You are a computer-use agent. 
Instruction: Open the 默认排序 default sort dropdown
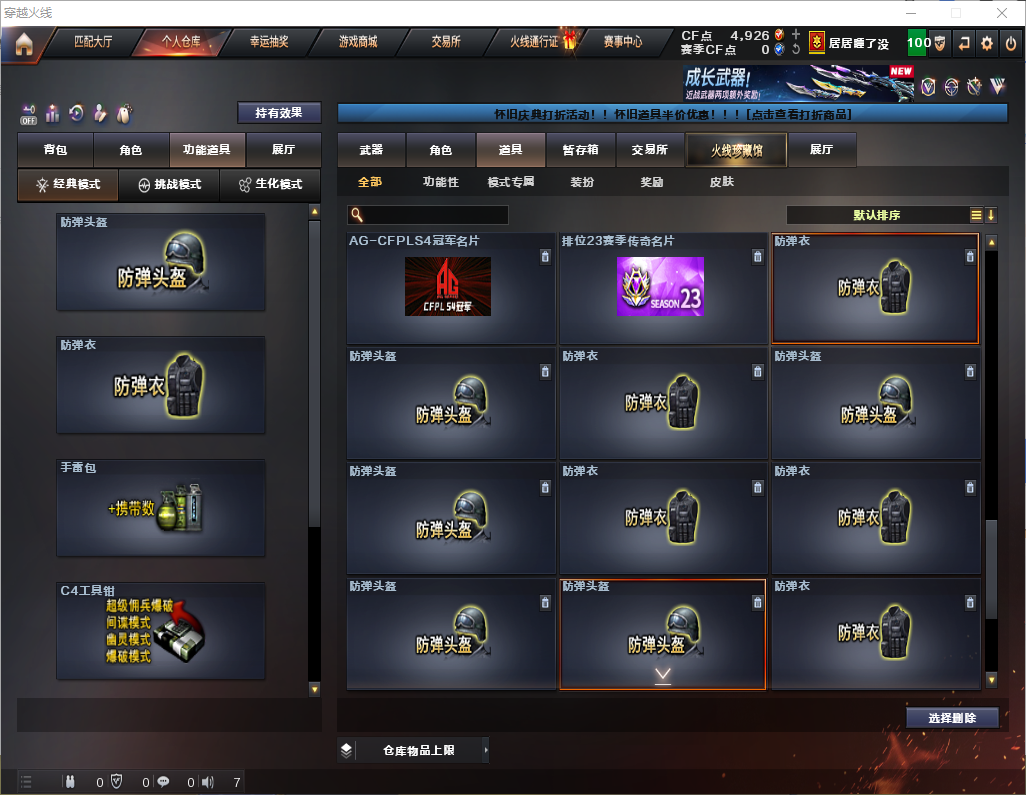click(x=875, y=215)
